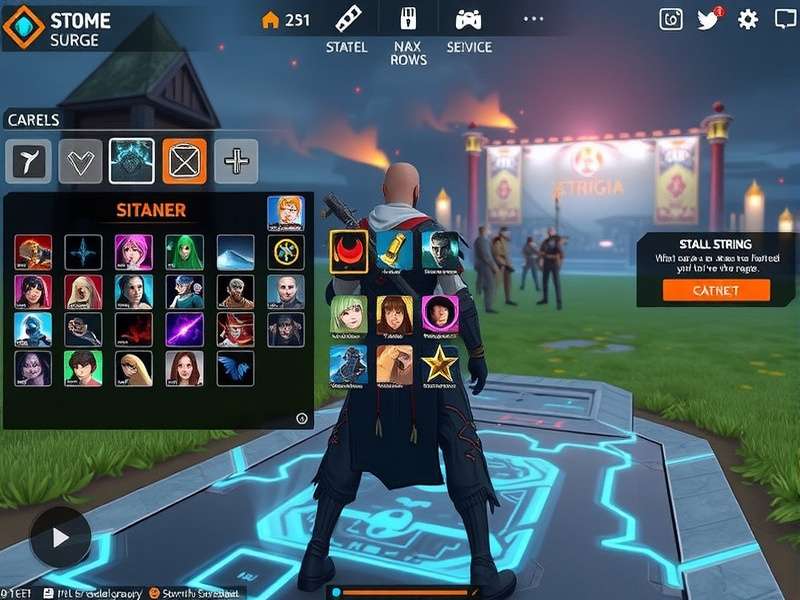The height and width of the screenshot is (600, 800).
Task: Add a new category with the plus button
Action: coord(236,161)
